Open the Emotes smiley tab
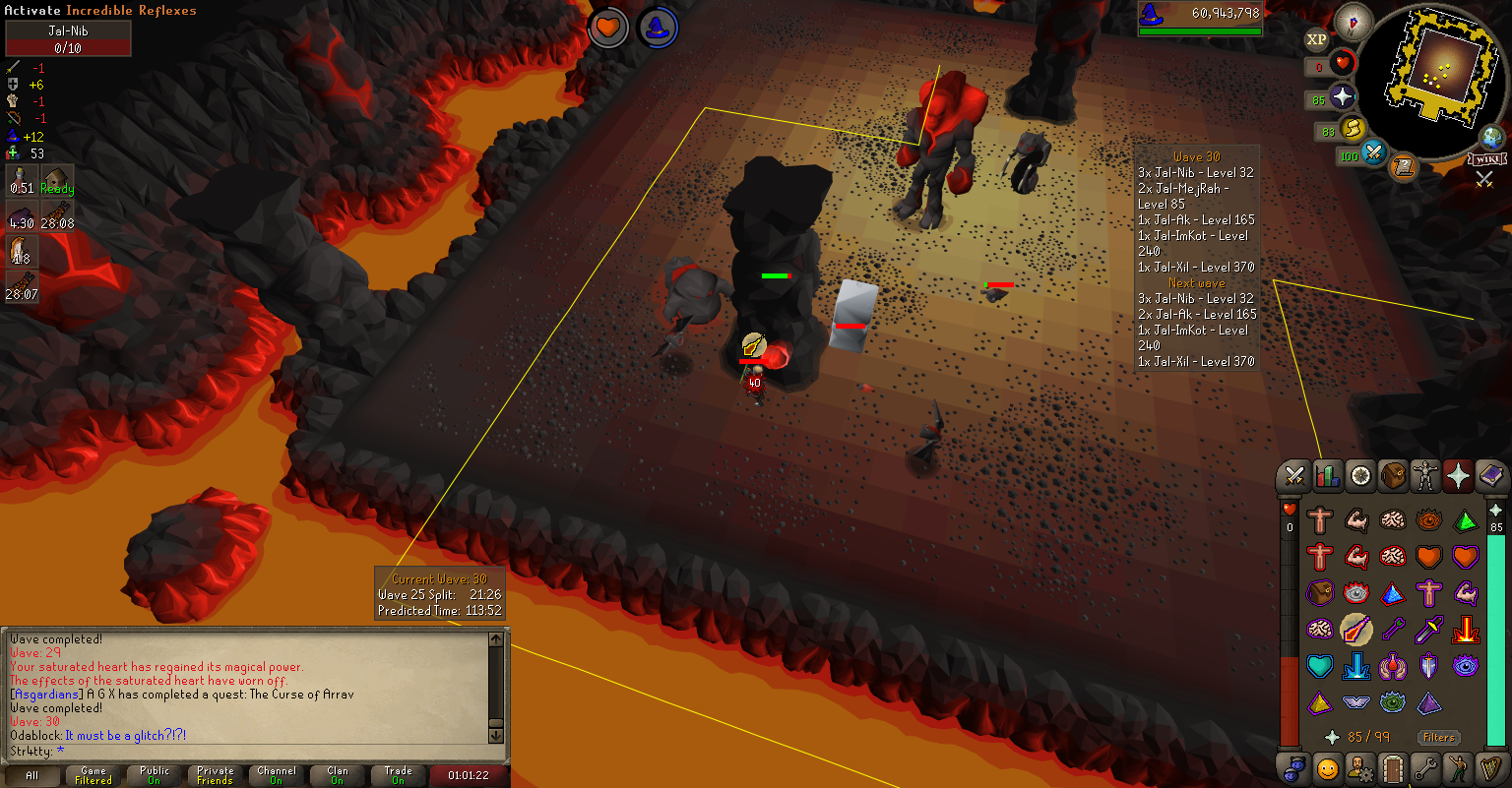Screen dimensions: 1512x788 (1328, 767)
